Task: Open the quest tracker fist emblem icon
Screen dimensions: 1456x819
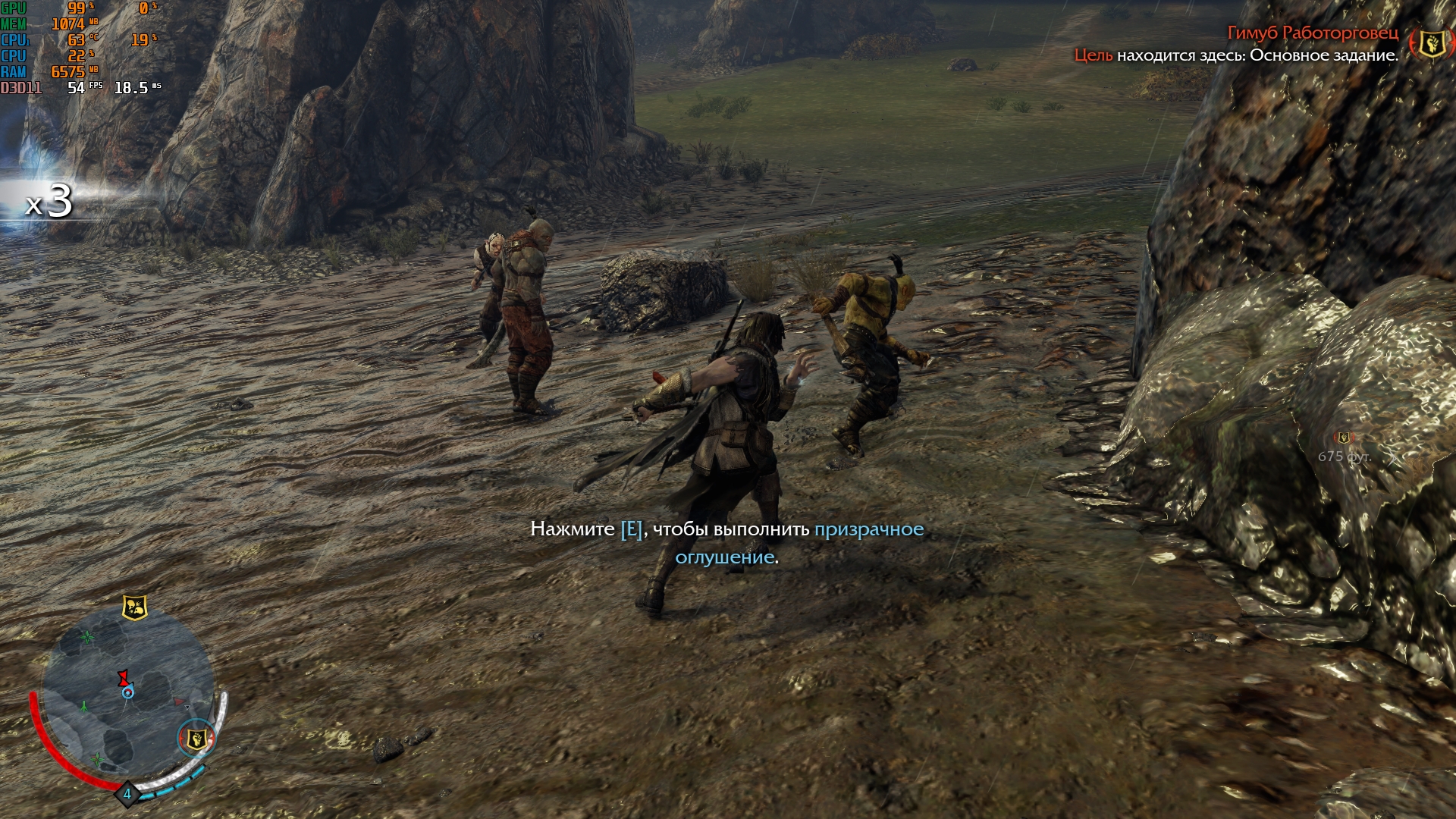Action: point(1431,42)
